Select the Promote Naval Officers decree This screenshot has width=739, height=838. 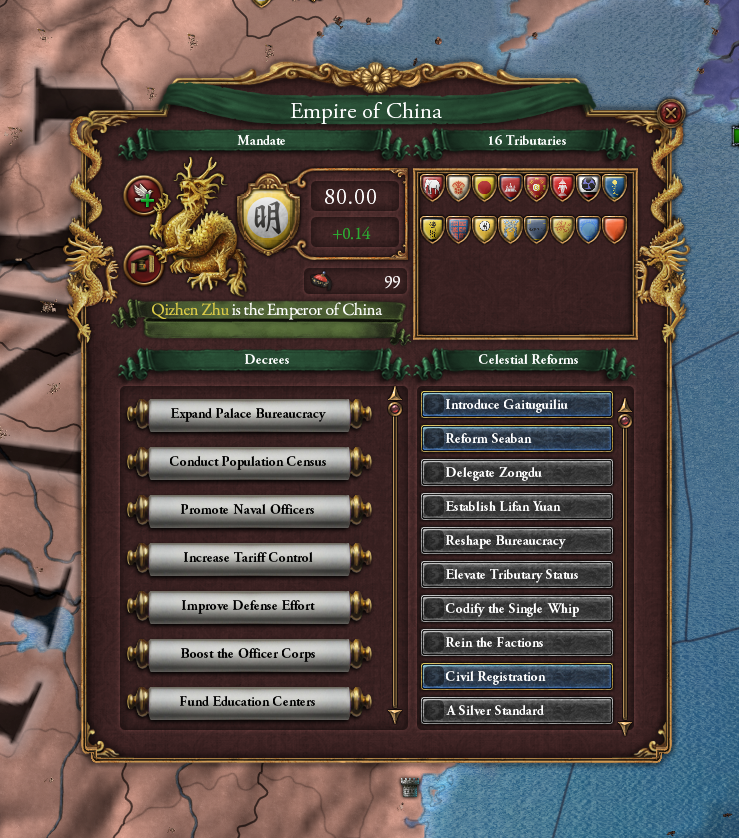coord(248,510)
